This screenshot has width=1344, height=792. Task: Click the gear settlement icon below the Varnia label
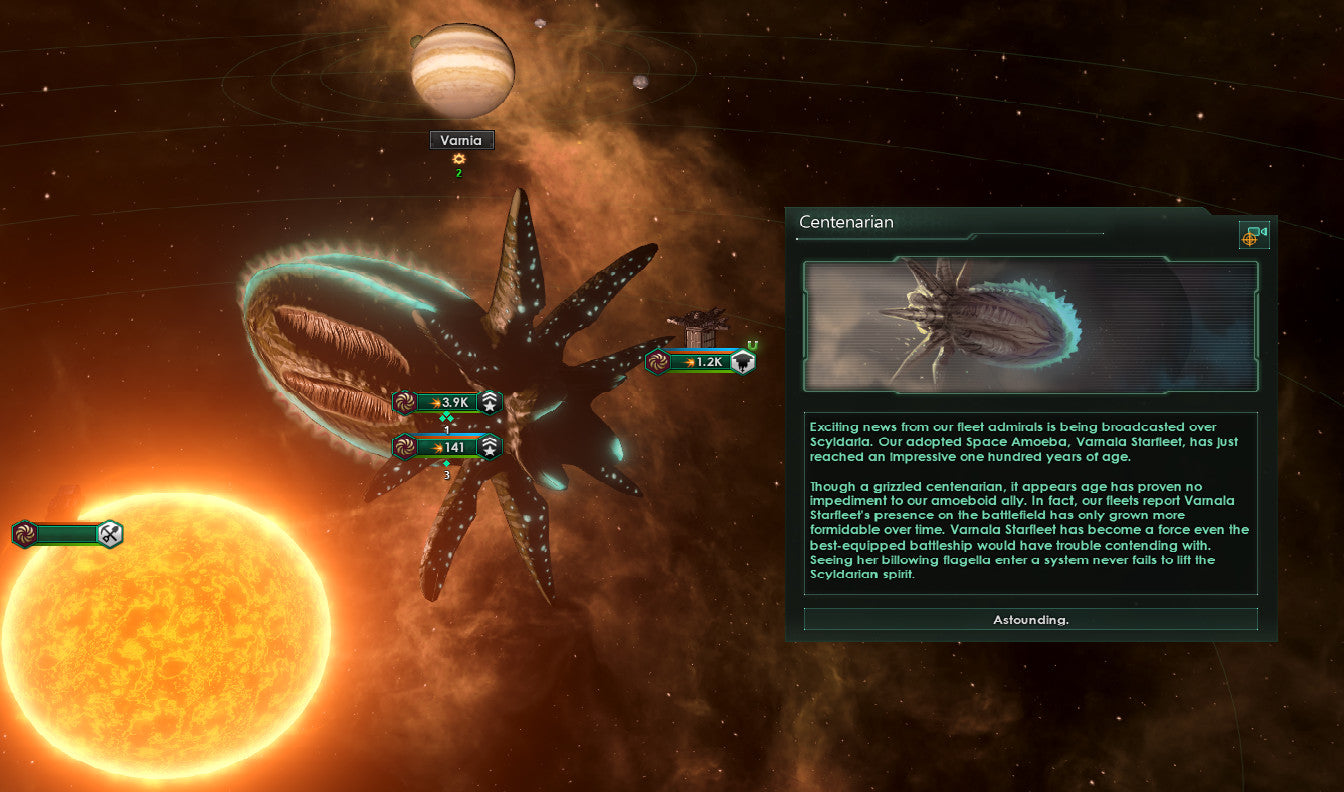(x=459, y=161)
